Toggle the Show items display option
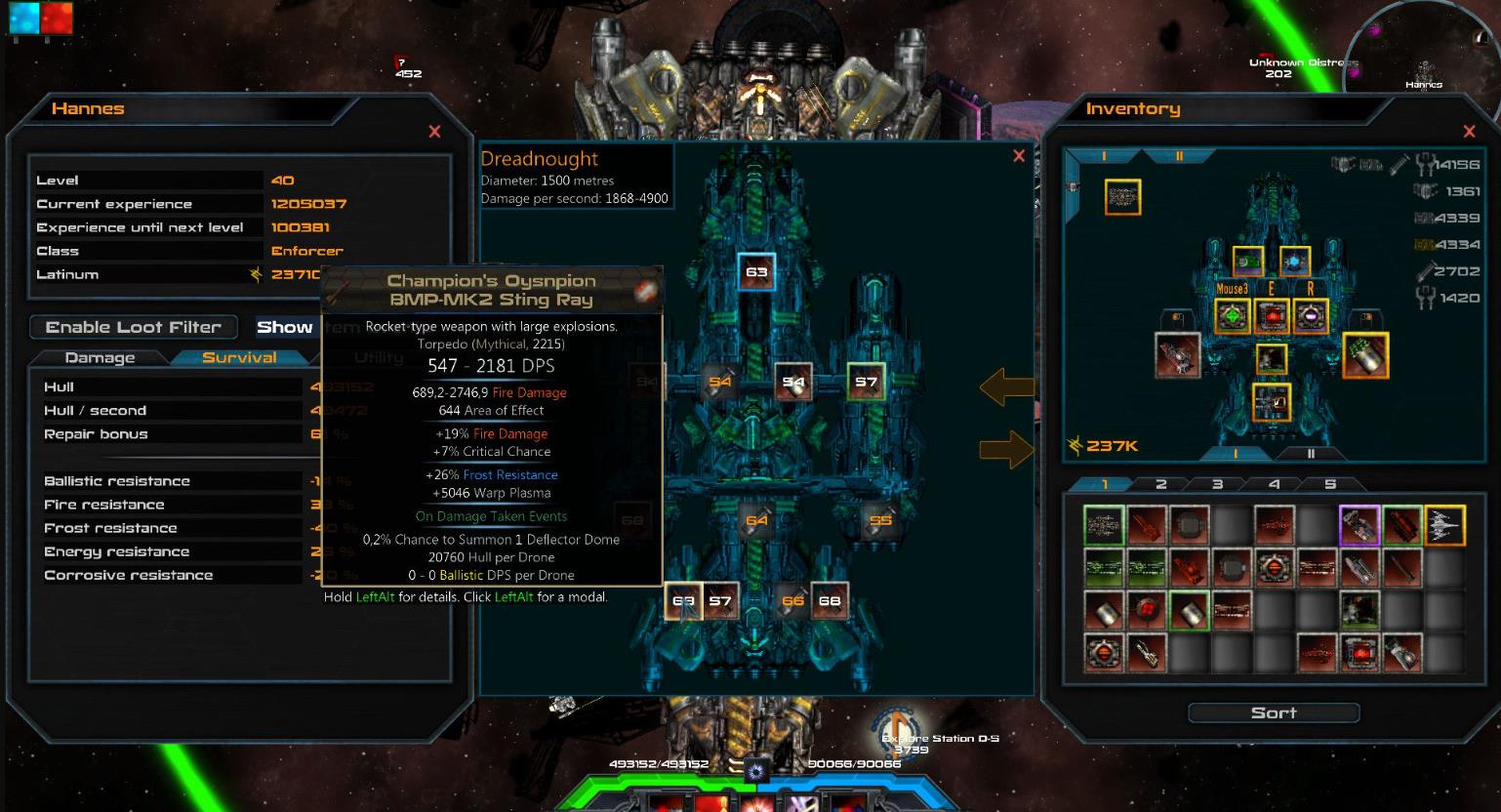 click(284, 326)
